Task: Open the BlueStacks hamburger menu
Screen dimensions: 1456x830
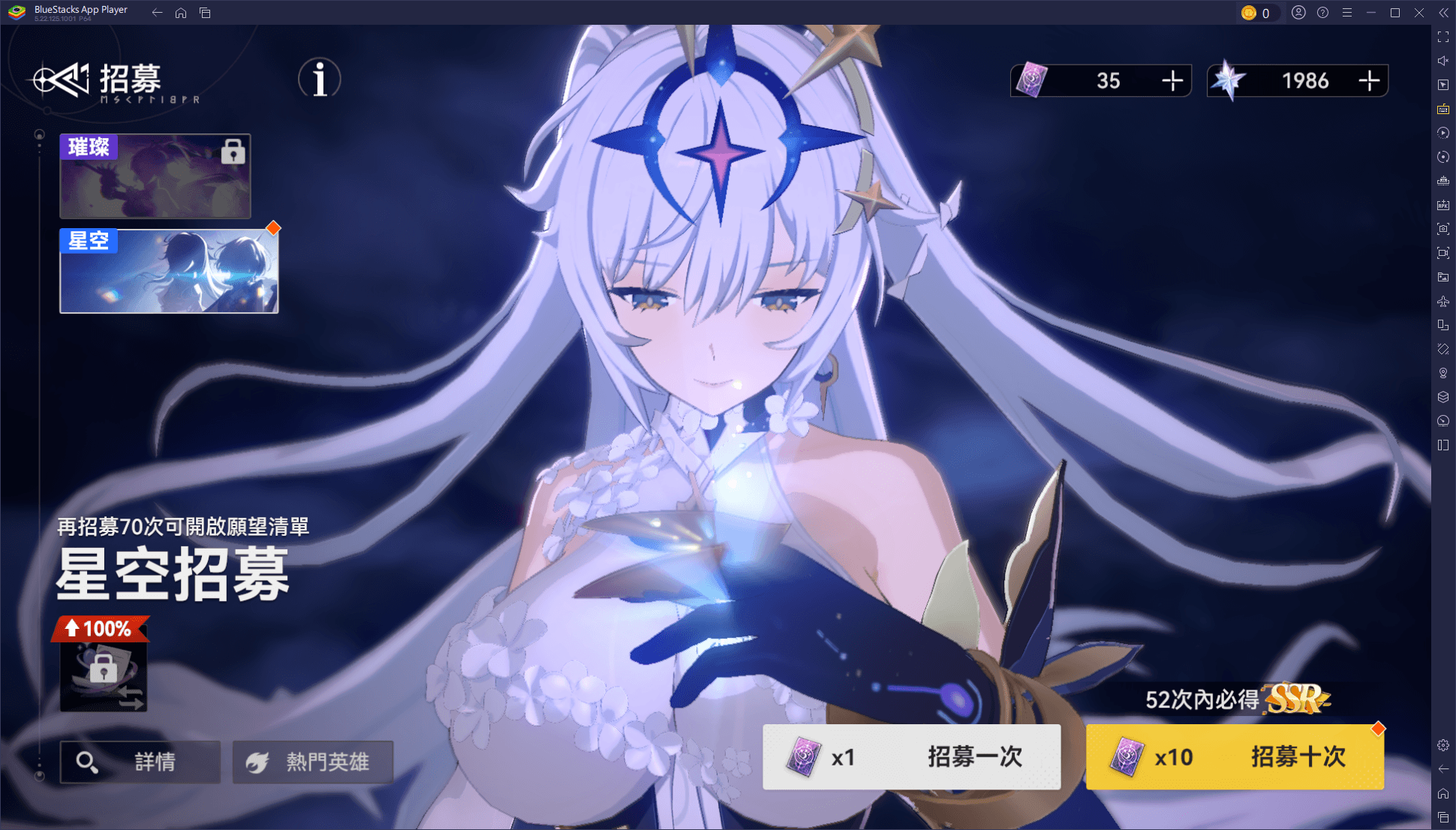Action: tap(1347, 12)
